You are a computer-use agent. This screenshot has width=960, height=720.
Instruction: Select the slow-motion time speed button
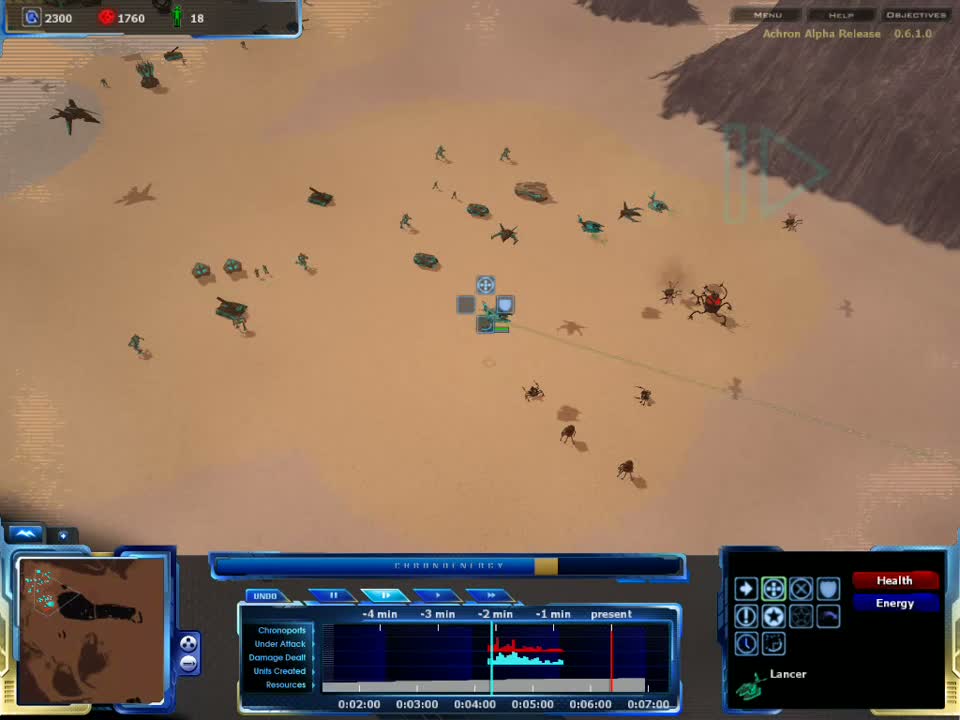click(385, 596)
